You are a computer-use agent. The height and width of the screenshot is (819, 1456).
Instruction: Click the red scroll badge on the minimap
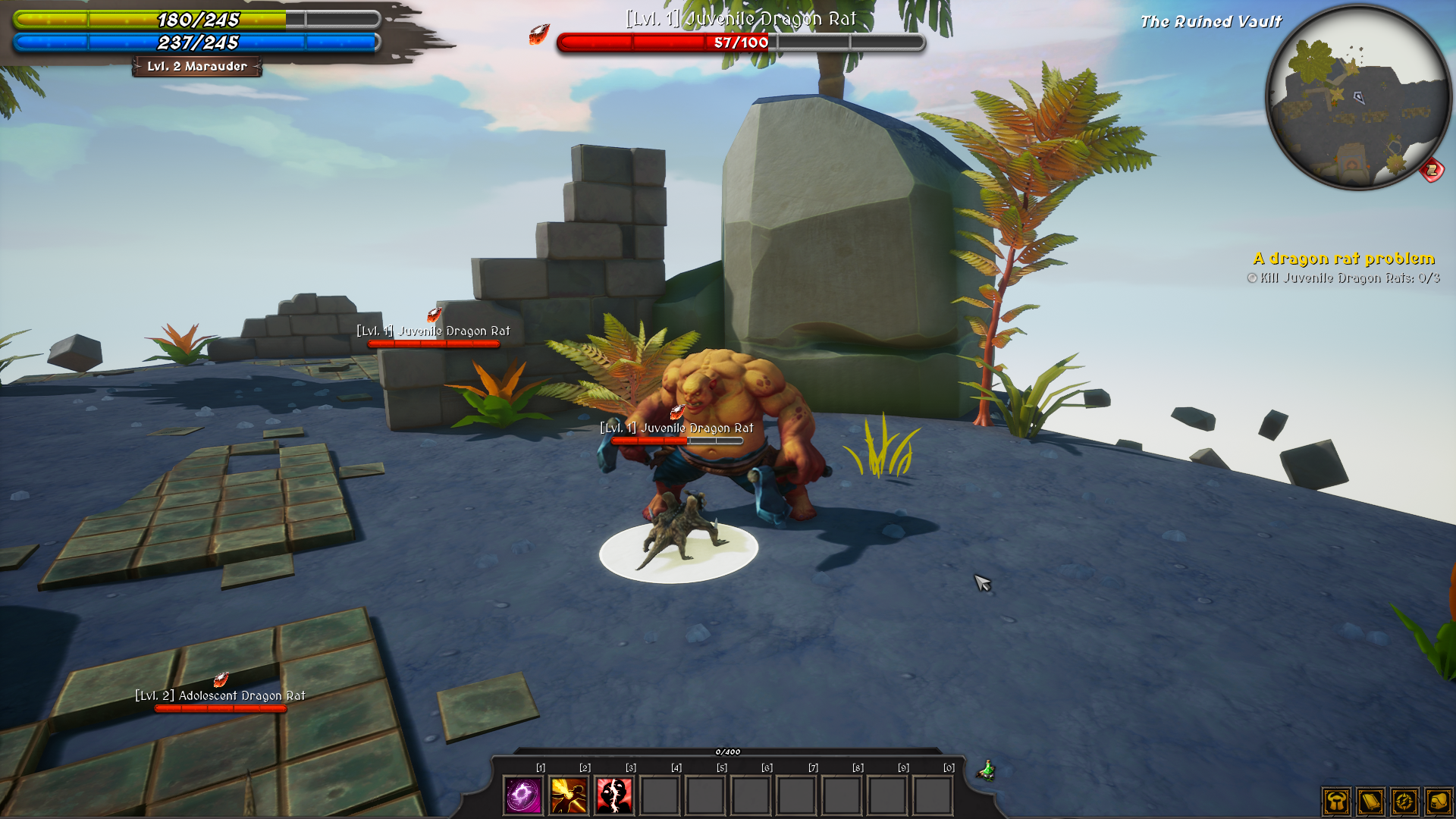coord(1432,170)
